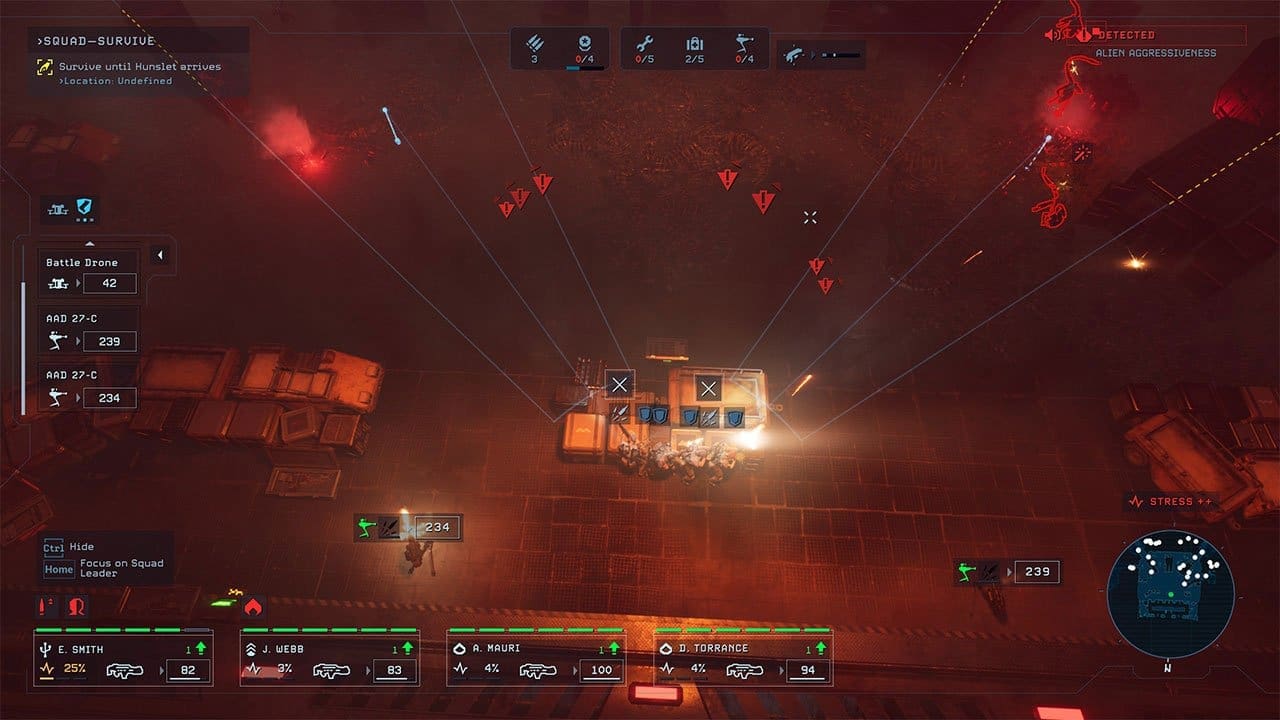Screen dimensions: 1280x720
Task: Open the circular minimap
Action: [x=1170, y=594]
